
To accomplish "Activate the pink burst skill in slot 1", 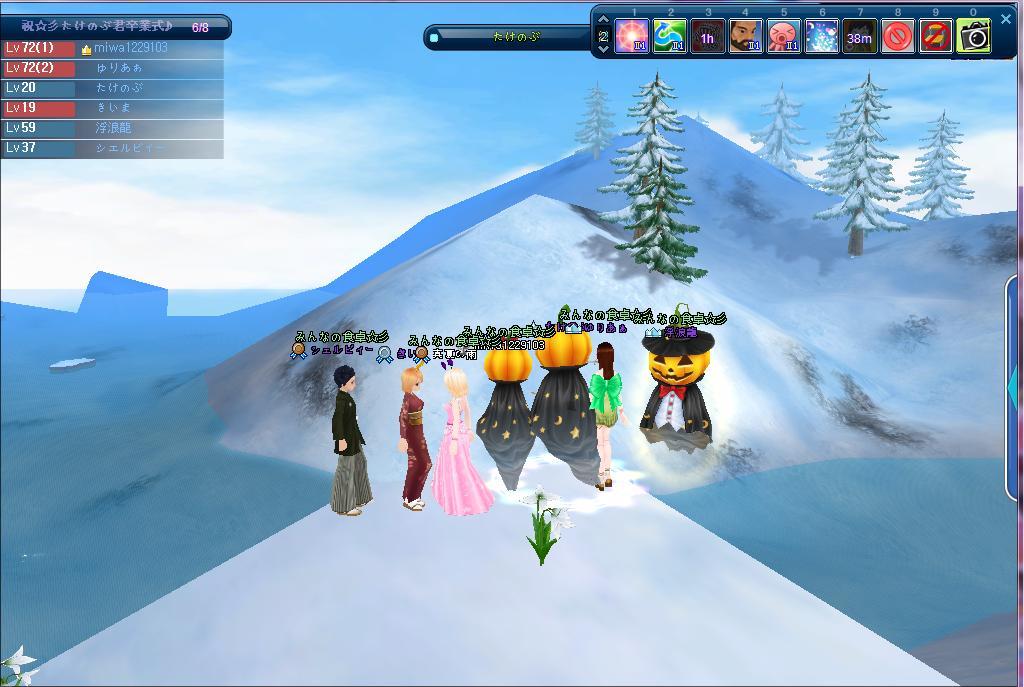I will pos(633,38).
